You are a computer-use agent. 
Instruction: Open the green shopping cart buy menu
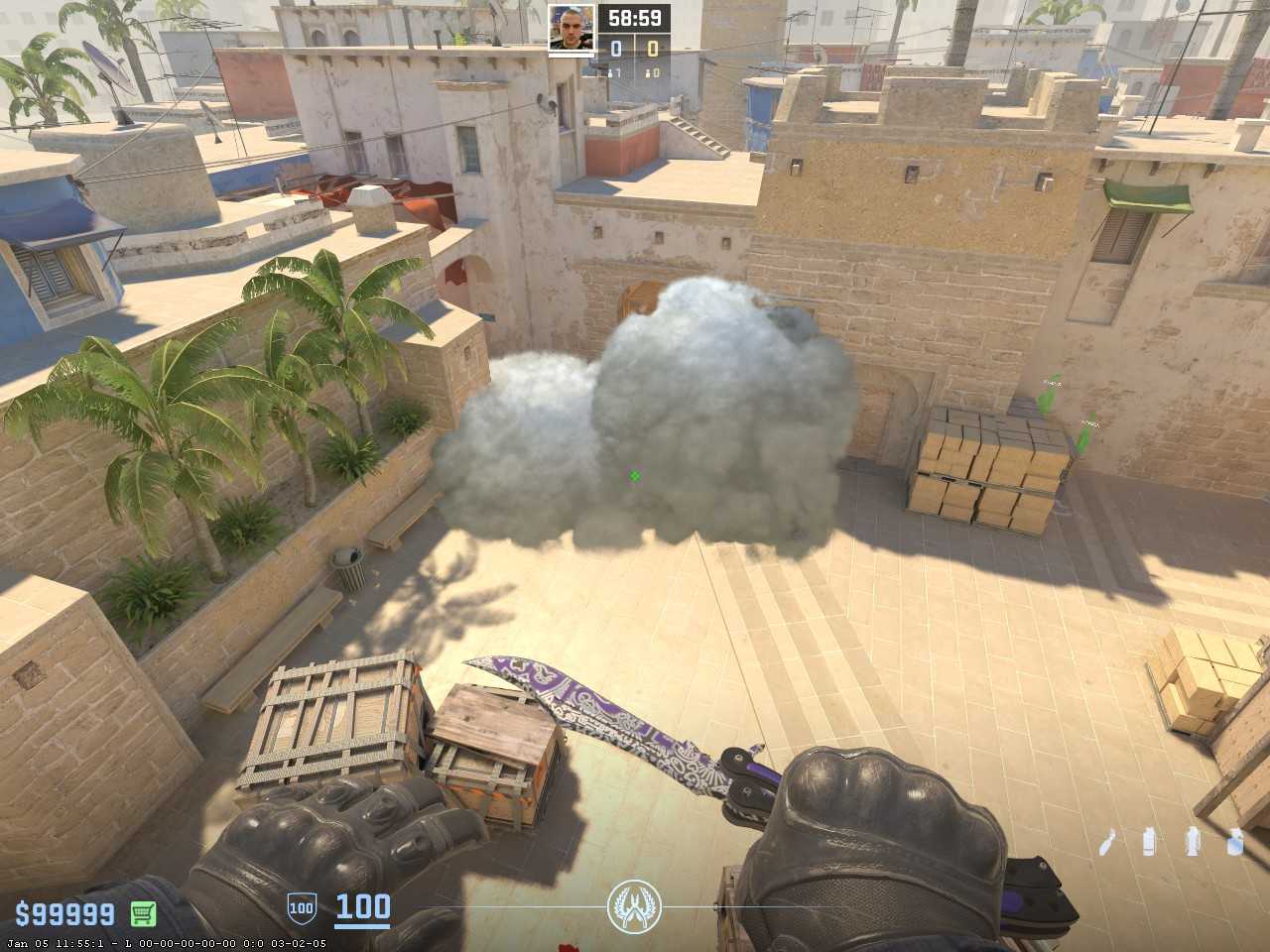pyautogui.click(x=144, y=912)
